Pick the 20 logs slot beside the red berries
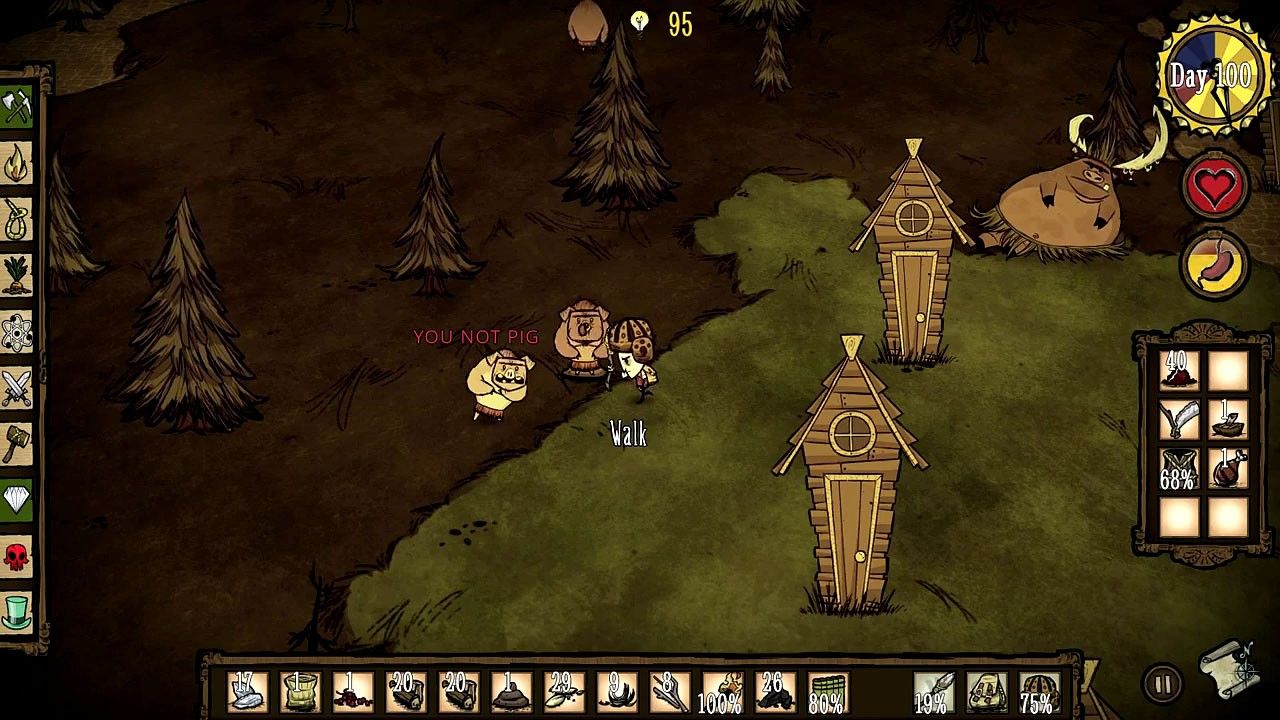 [405, 691]
